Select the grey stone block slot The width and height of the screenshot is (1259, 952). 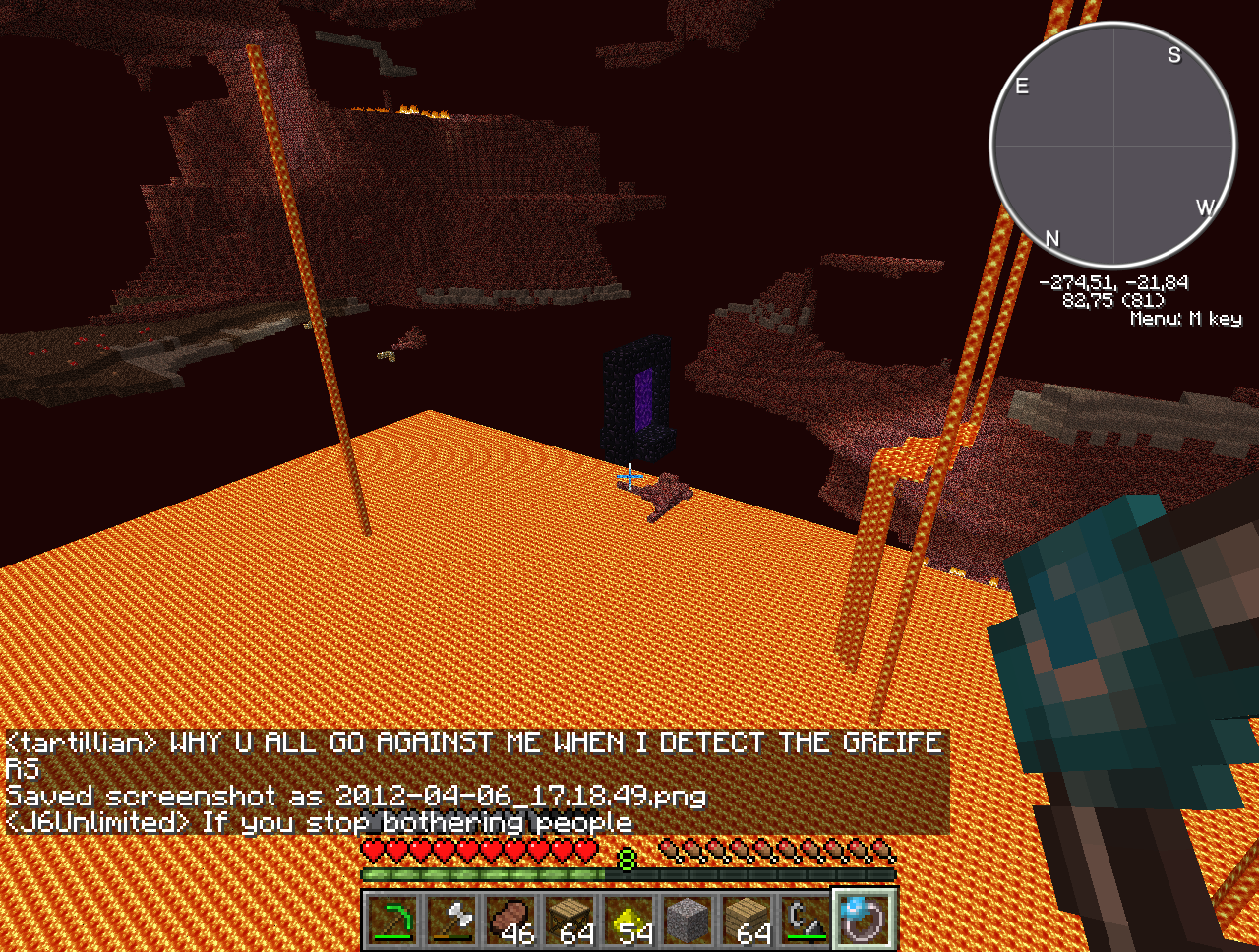(689, 921)
